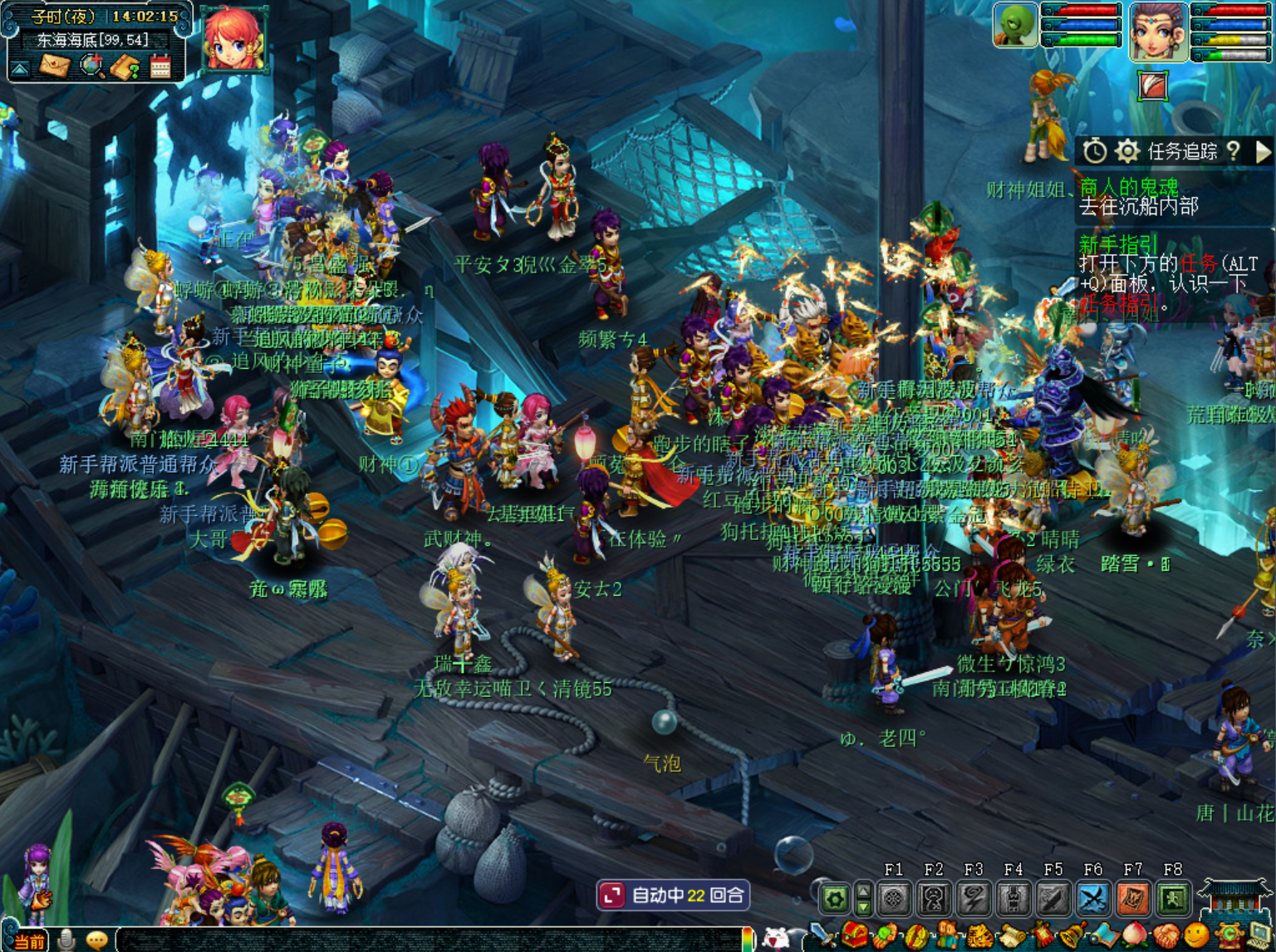Use the F7 orange scroll skill
This screenshot has height=952, width=1276.
click(x=1133, y=898)
